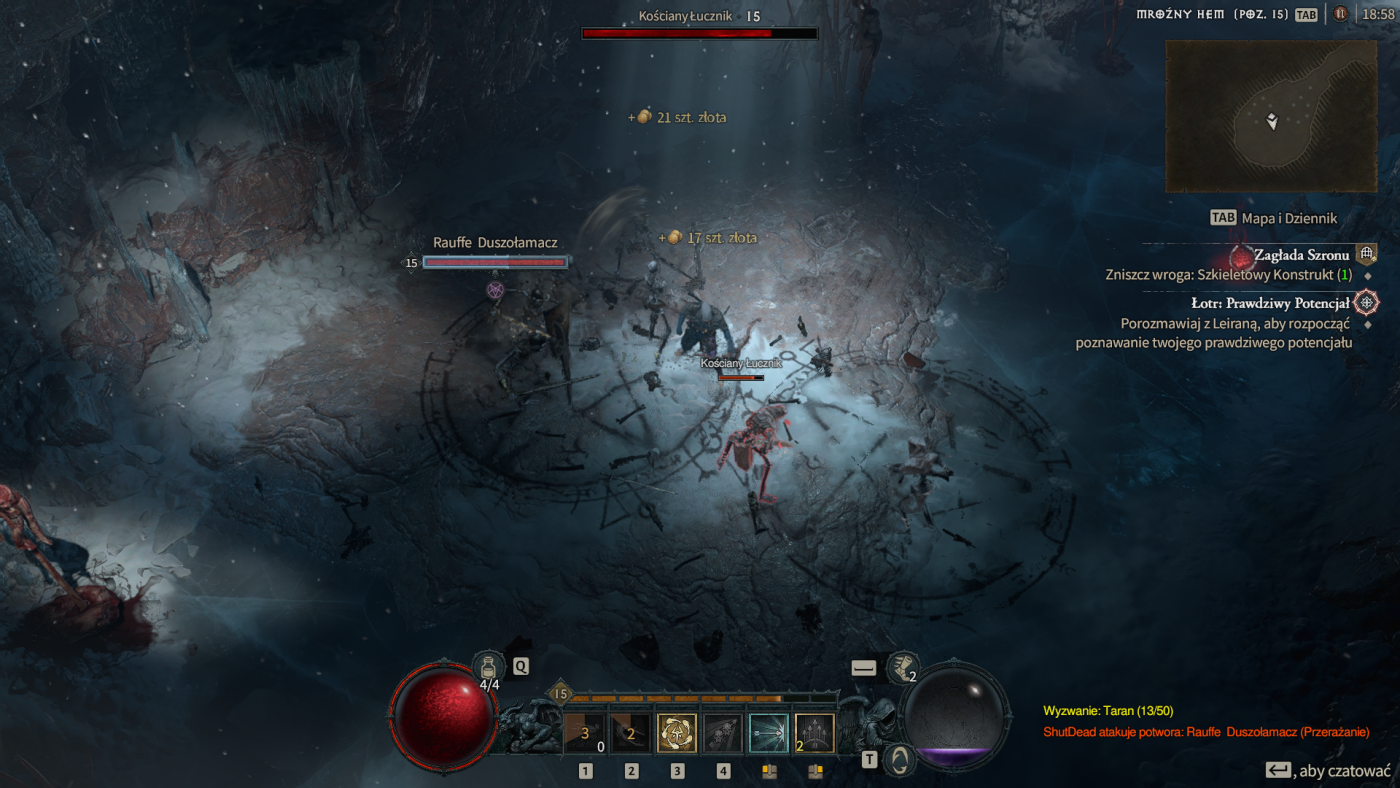This screenshot has height=788, width=1400.
Task: Click the round red emblem beside the clock
Action: point(1340,14)
